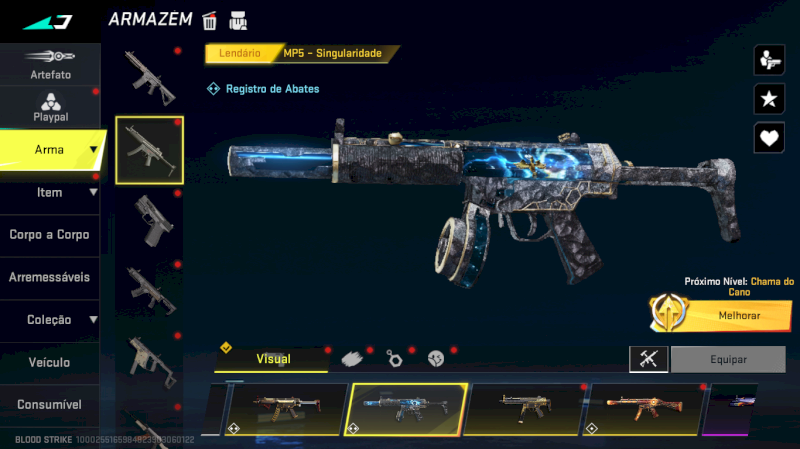
Task: Open the Artefato category
Action: point(50,64)
